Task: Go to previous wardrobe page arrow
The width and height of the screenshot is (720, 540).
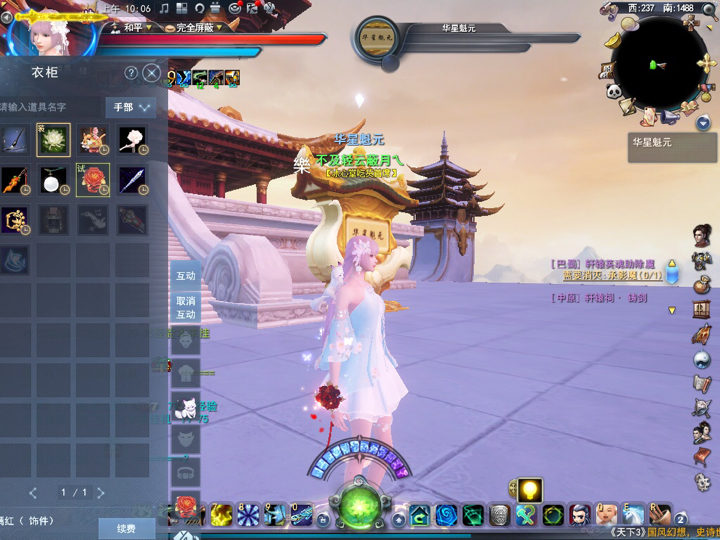Action: tap(33, 493)
